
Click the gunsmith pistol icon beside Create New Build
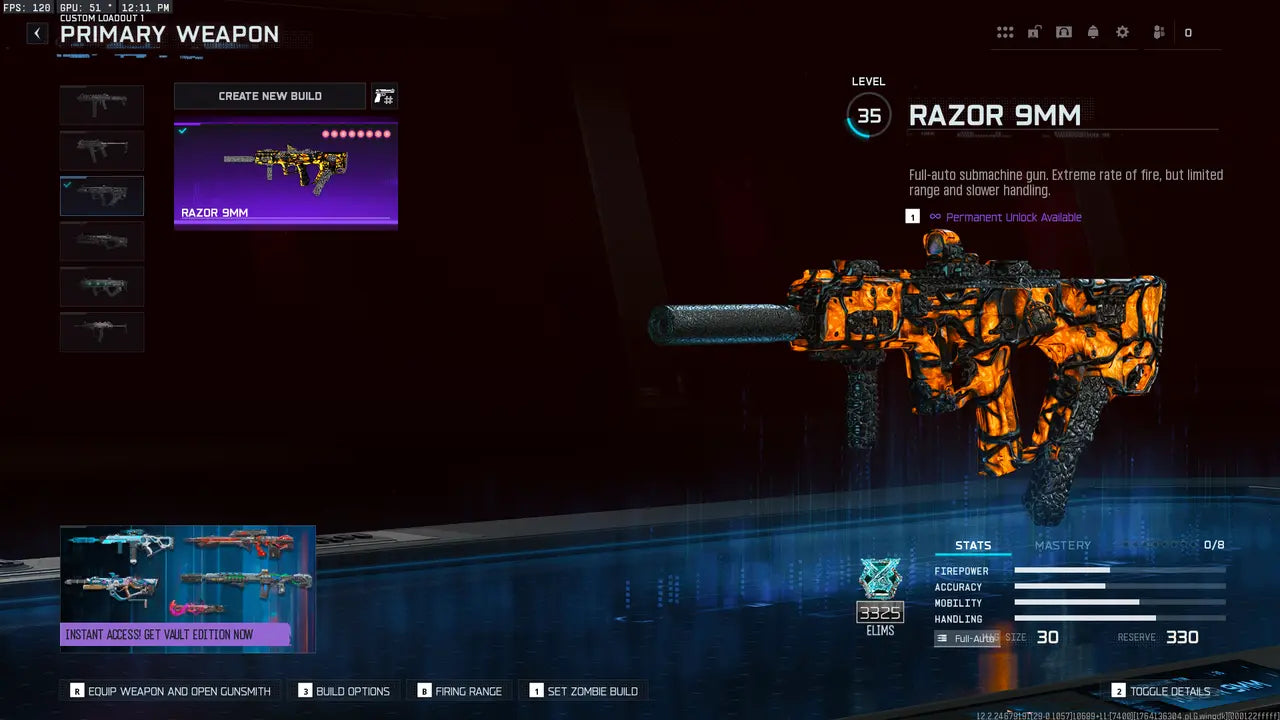385,96
